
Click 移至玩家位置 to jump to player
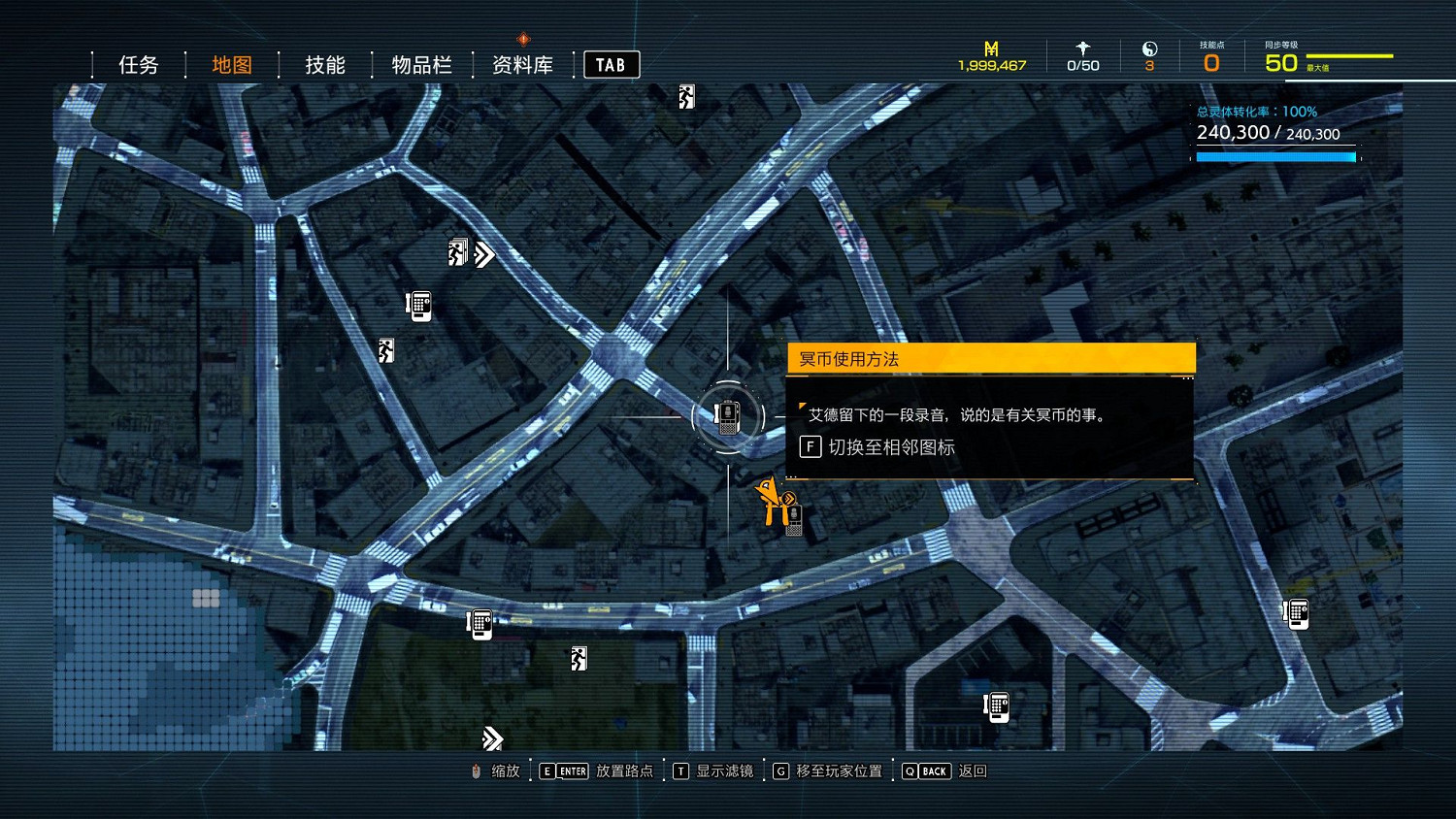click(837, 770)
